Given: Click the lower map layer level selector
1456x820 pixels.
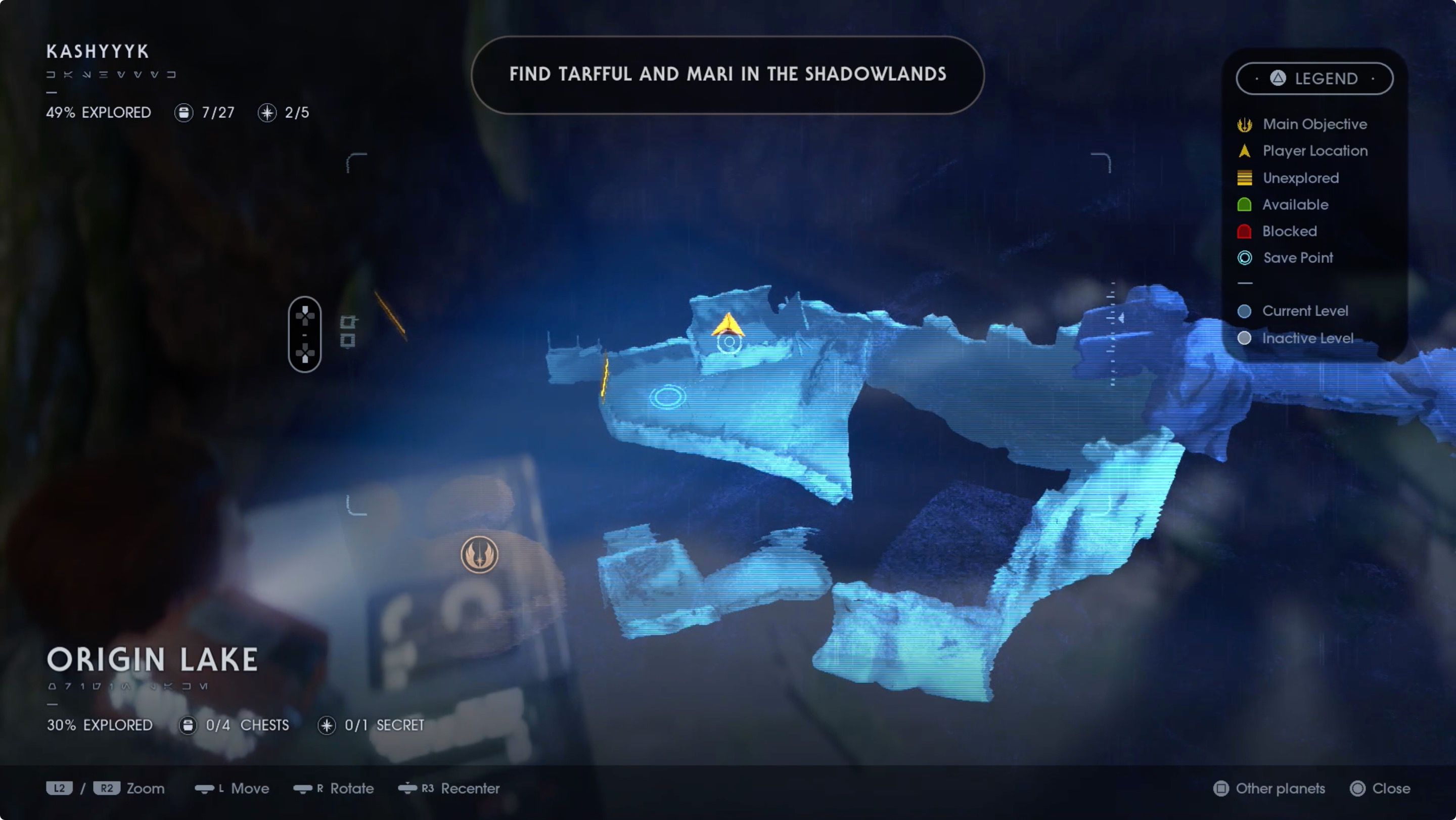Looking at the screenshot, I should coord(348,342).
